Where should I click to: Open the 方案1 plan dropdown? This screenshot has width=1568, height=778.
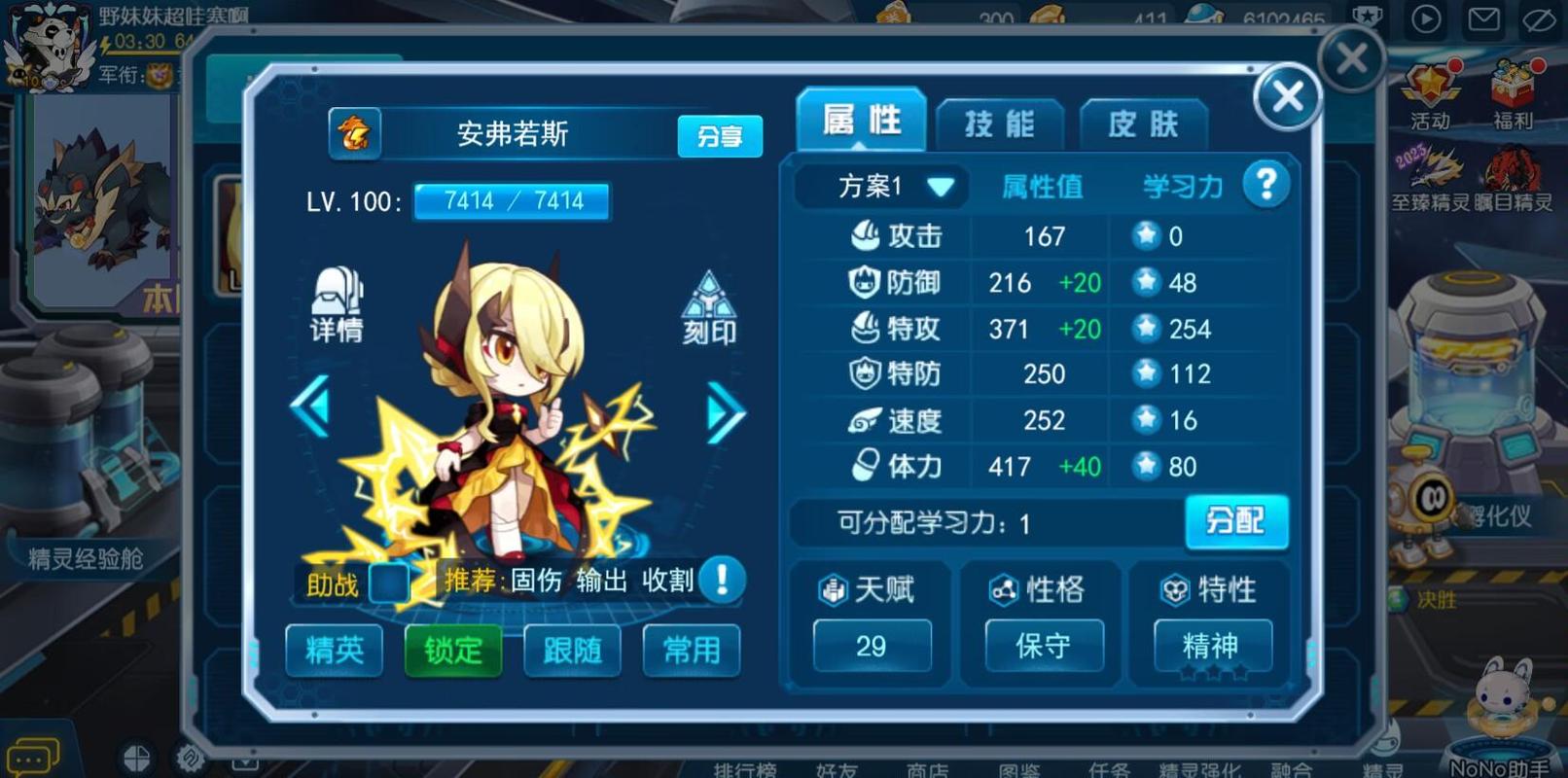[x=878, y=186]
